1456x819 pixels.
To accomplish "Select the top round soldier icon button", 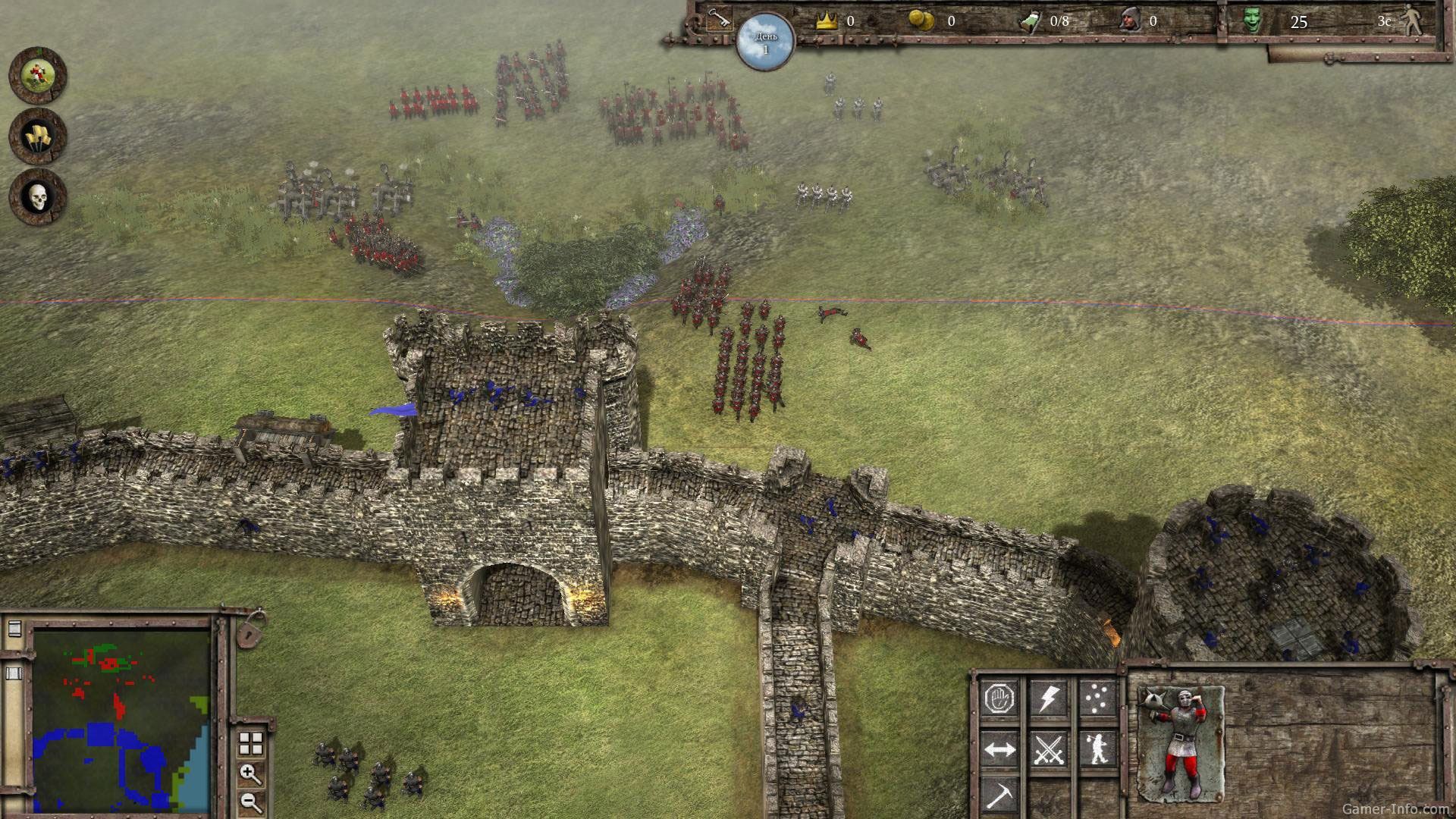I will click(x=37, y=75).
